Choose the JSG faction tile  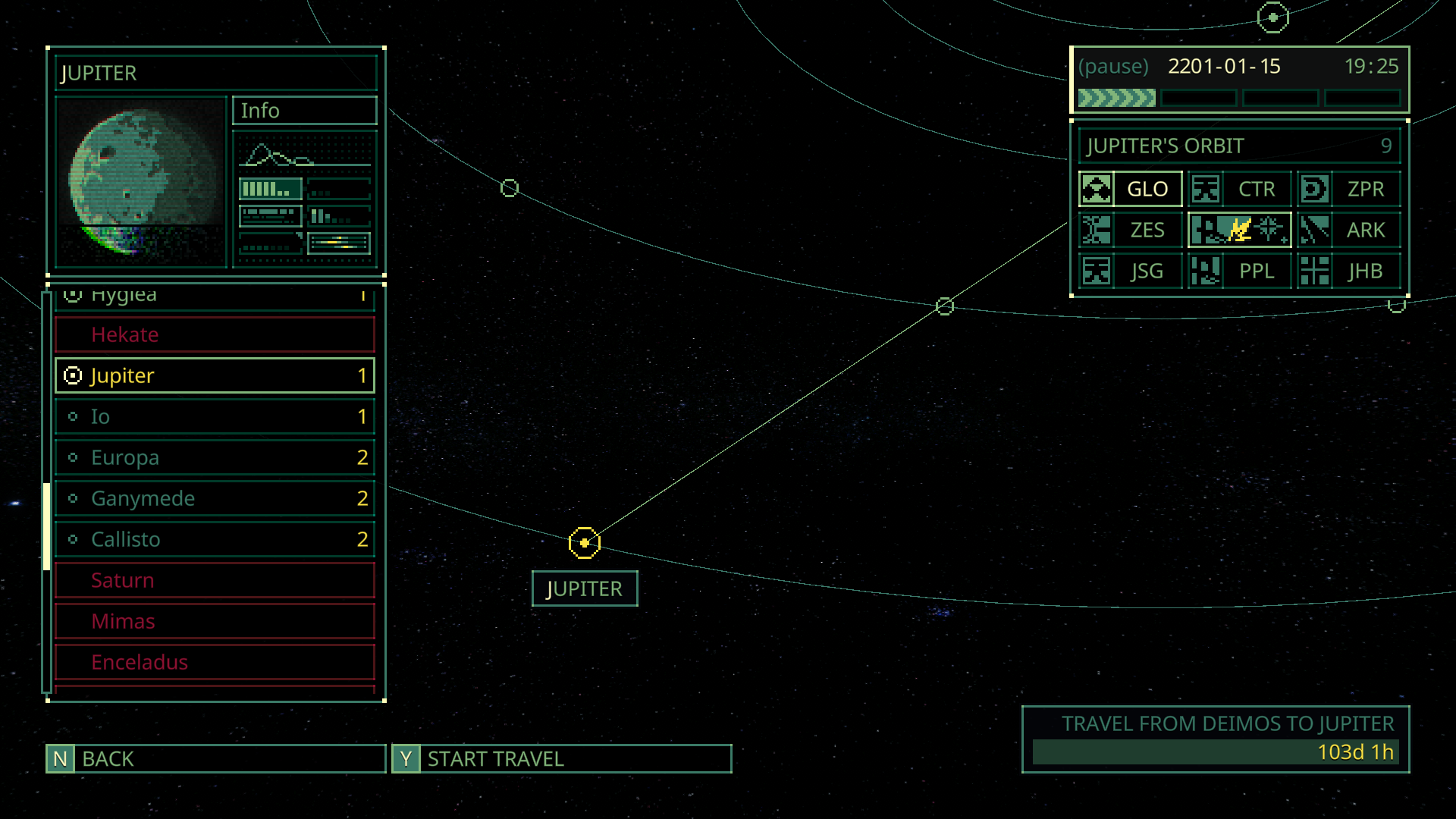pyautogui.click(x=1130, y=271)
